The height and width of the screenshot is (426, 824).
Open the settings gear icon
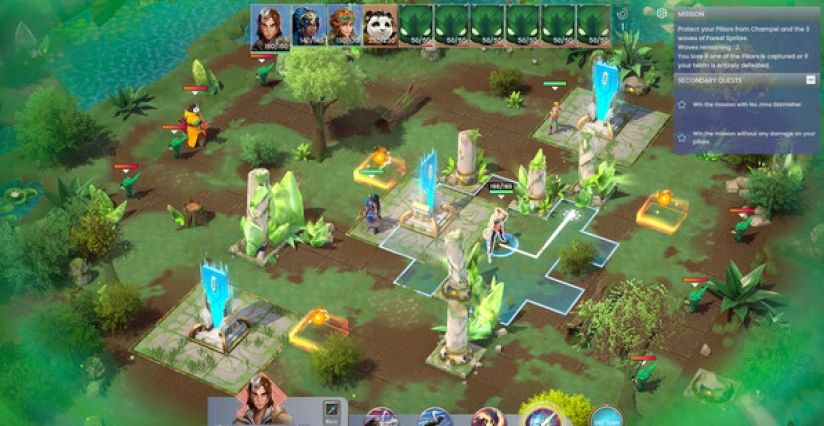click(661, 14)
